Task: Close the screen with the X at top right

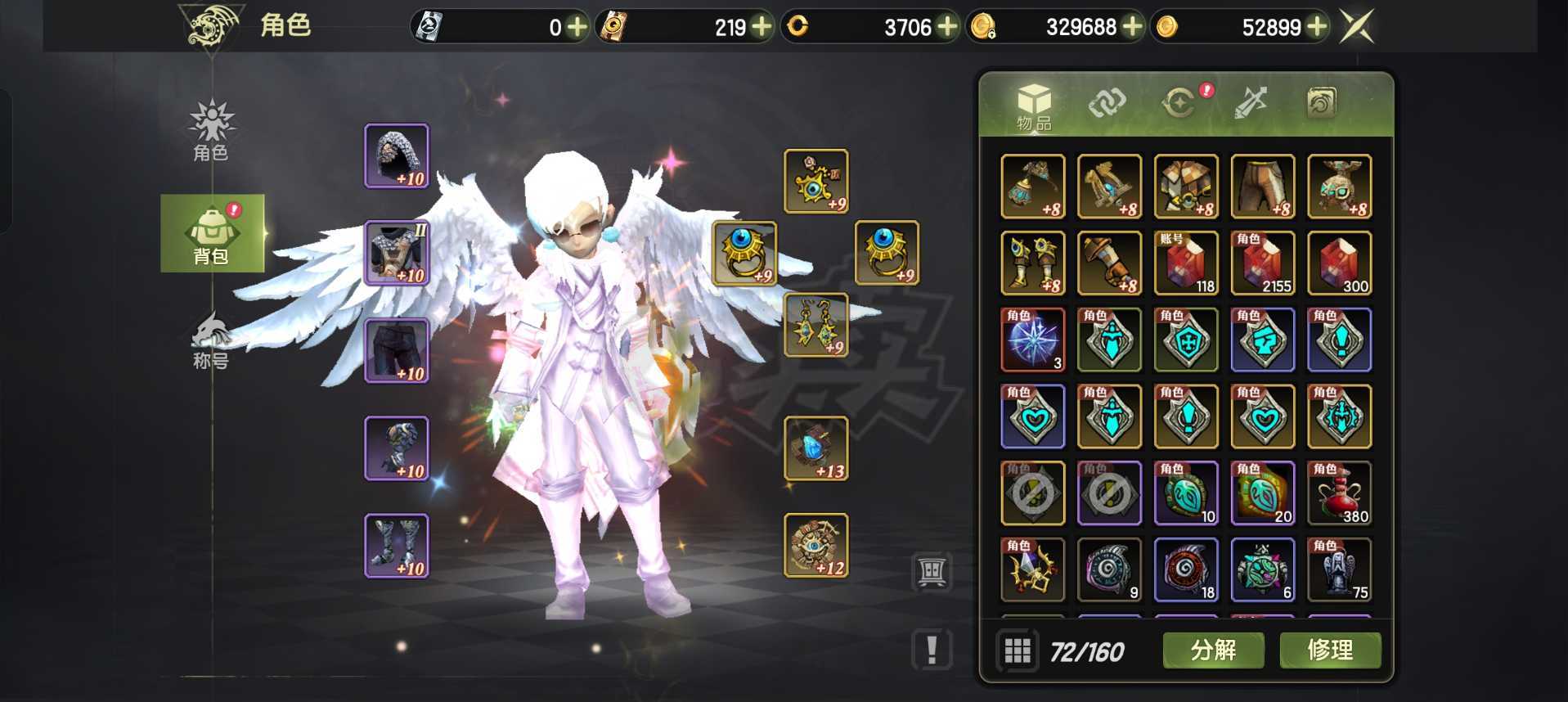Action: coord(1355,25)
